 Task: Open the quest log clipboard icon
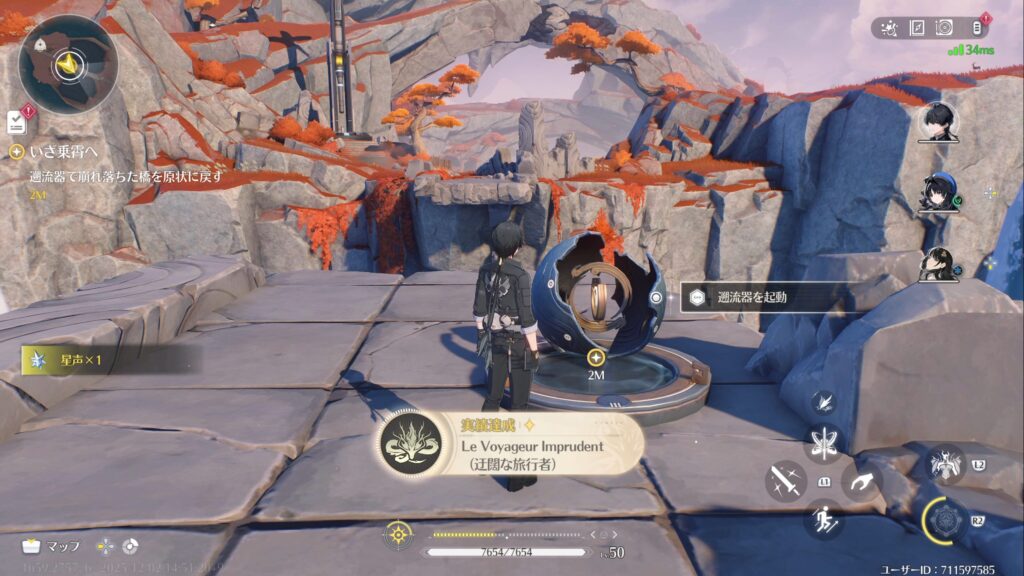click(16, 122)
